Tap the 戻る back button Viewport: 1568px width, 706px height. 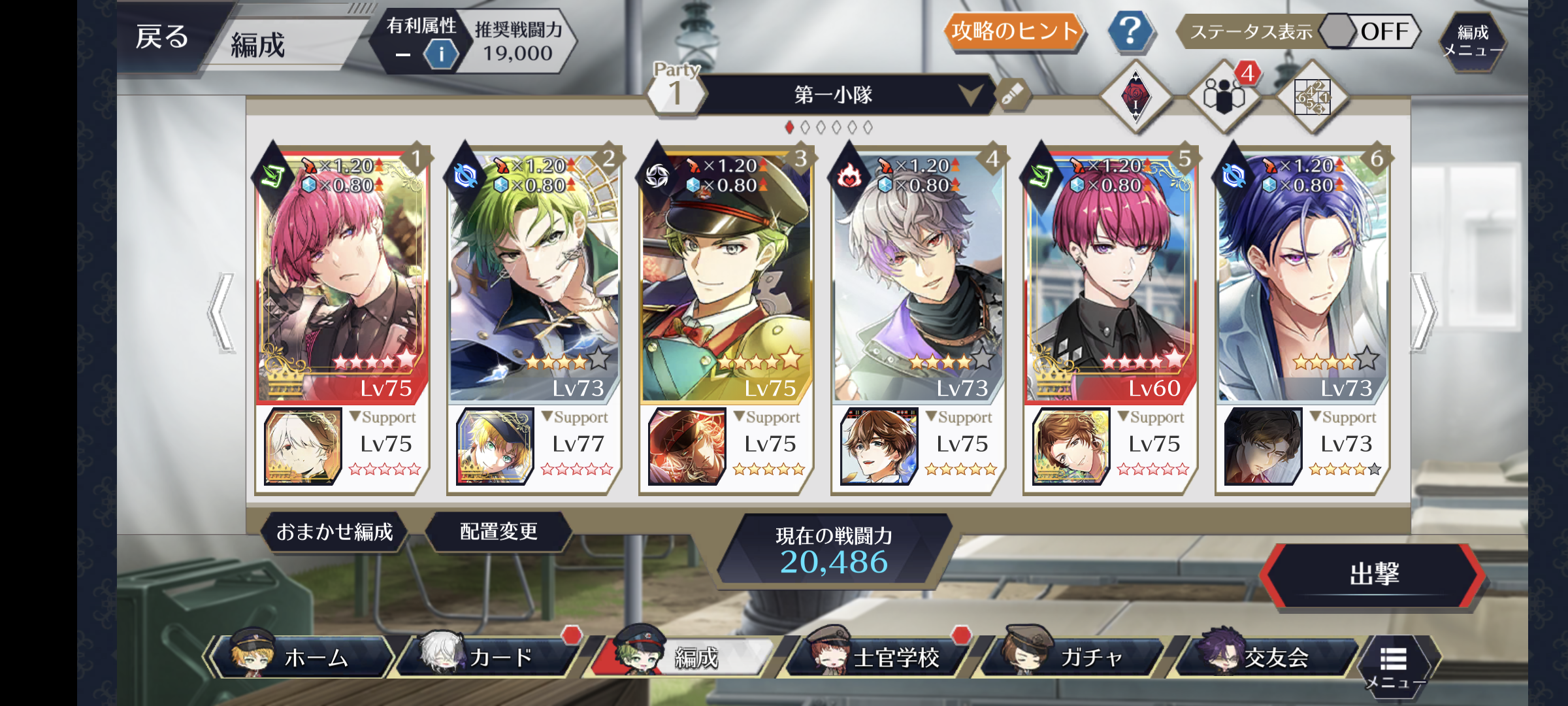pos(163,37)
